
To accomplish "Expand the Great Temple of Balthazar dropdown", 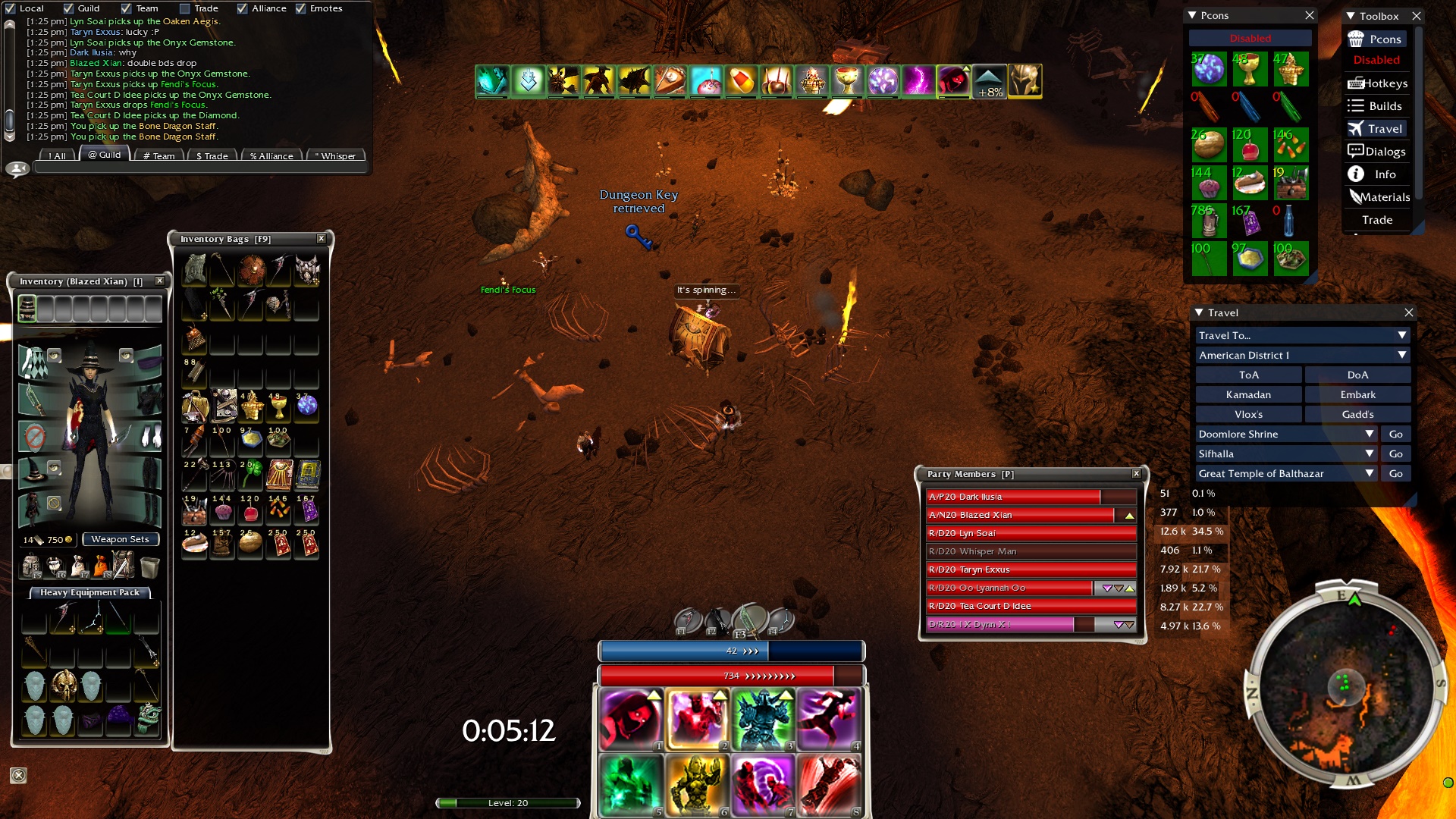I will 1370,473.
